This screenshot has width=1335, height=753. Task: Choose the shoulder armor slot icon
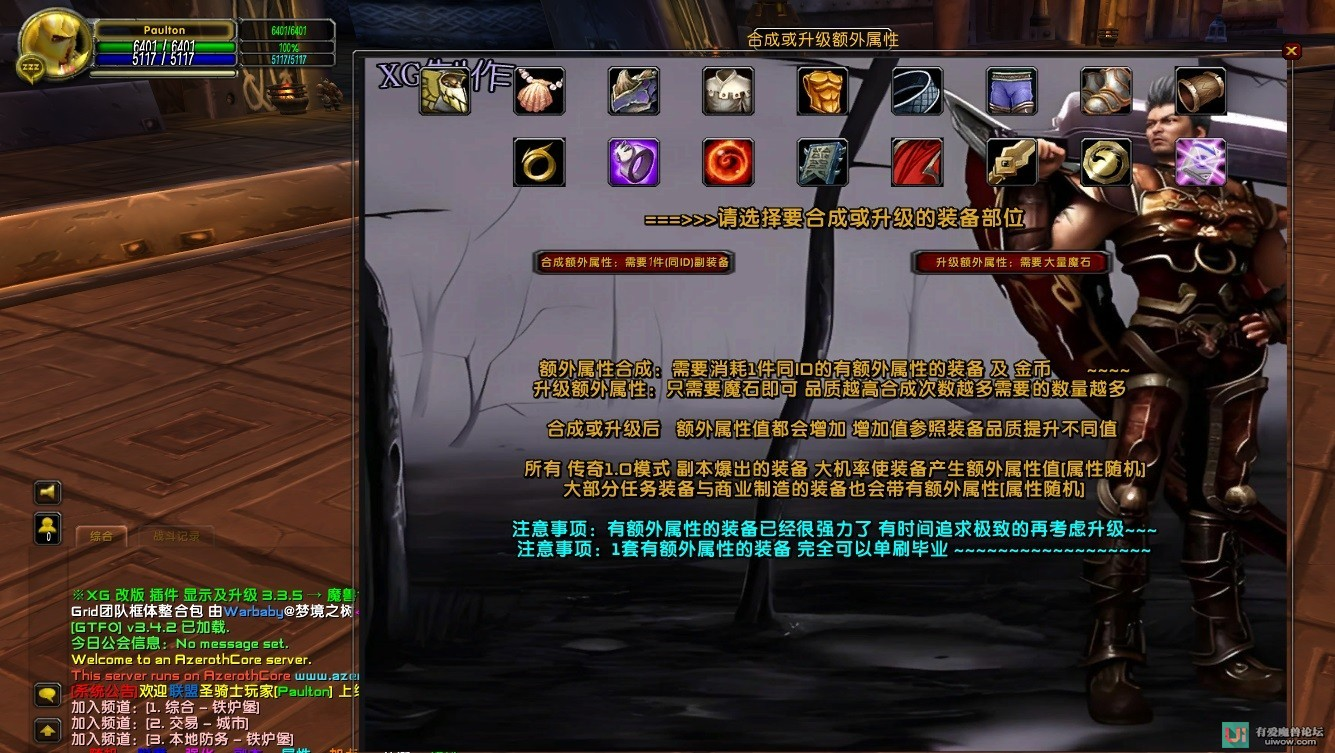[633, 90]
